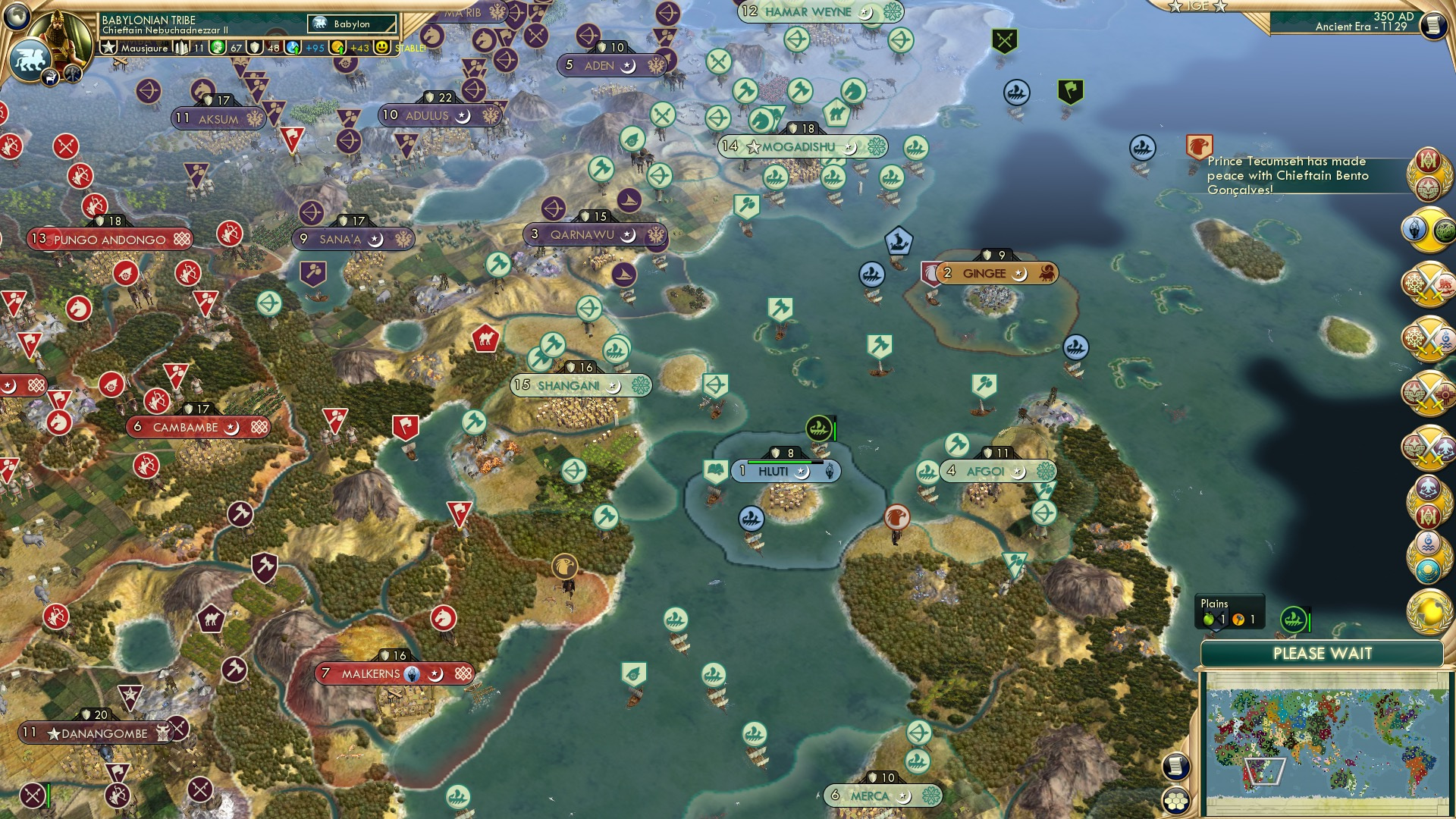Select the Hluti city banner
Screen dimensions: 1456x819
coord(775,471)
